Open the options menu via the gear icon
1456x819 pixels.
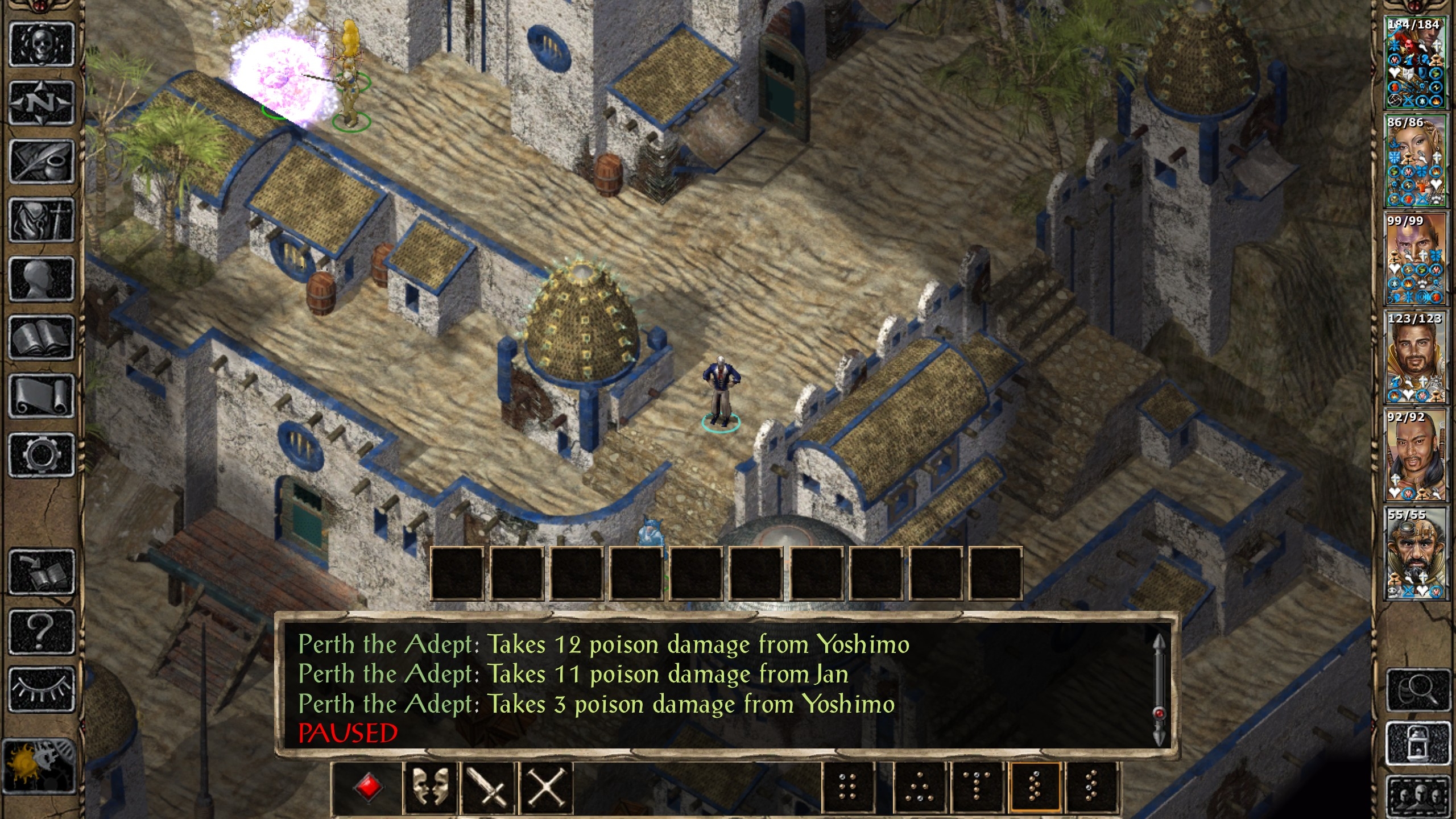(42, 455)
